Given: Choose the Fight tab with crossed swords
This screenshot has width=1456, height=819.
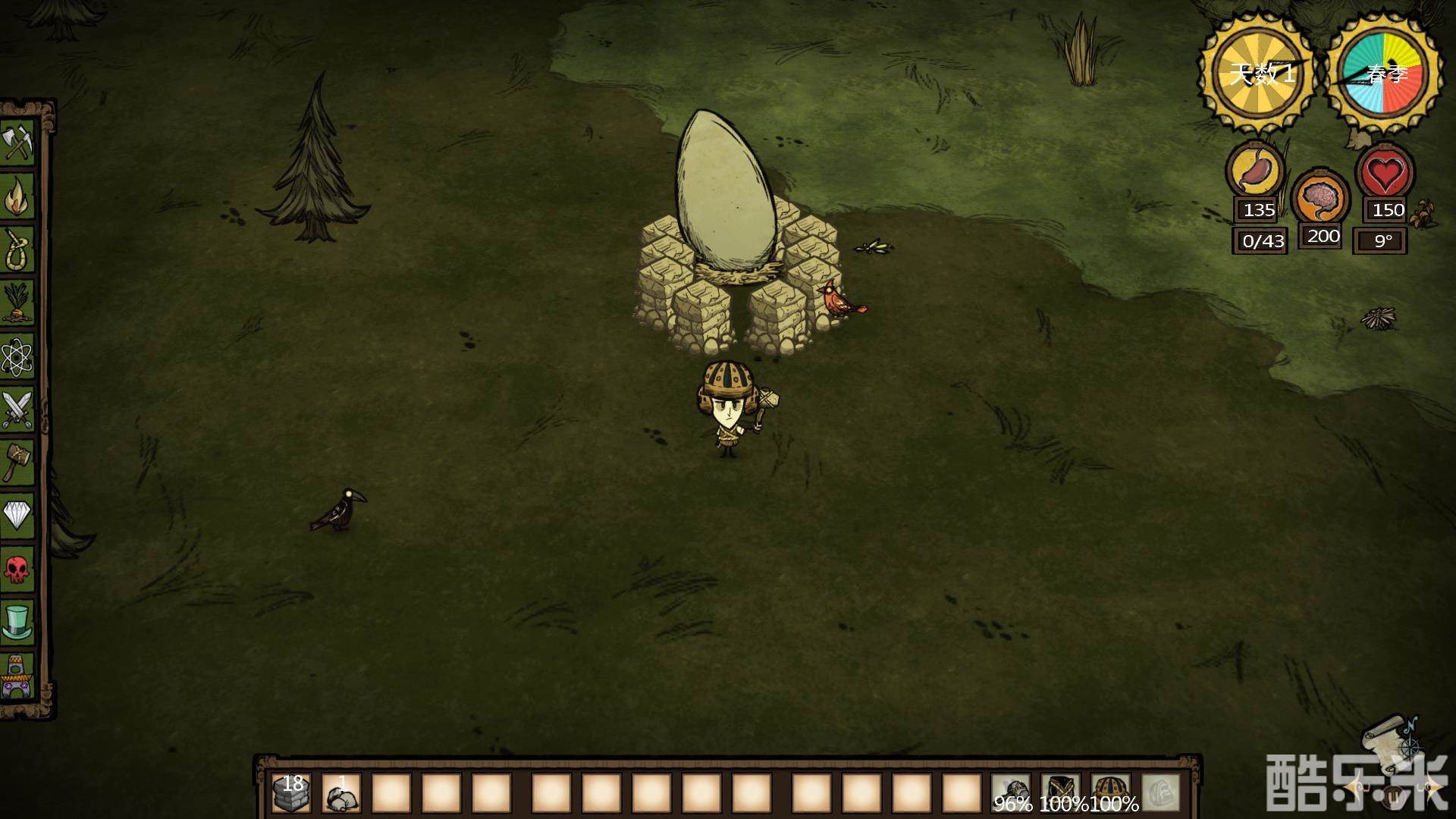Looking at the screenshot, I should [18, 408].
